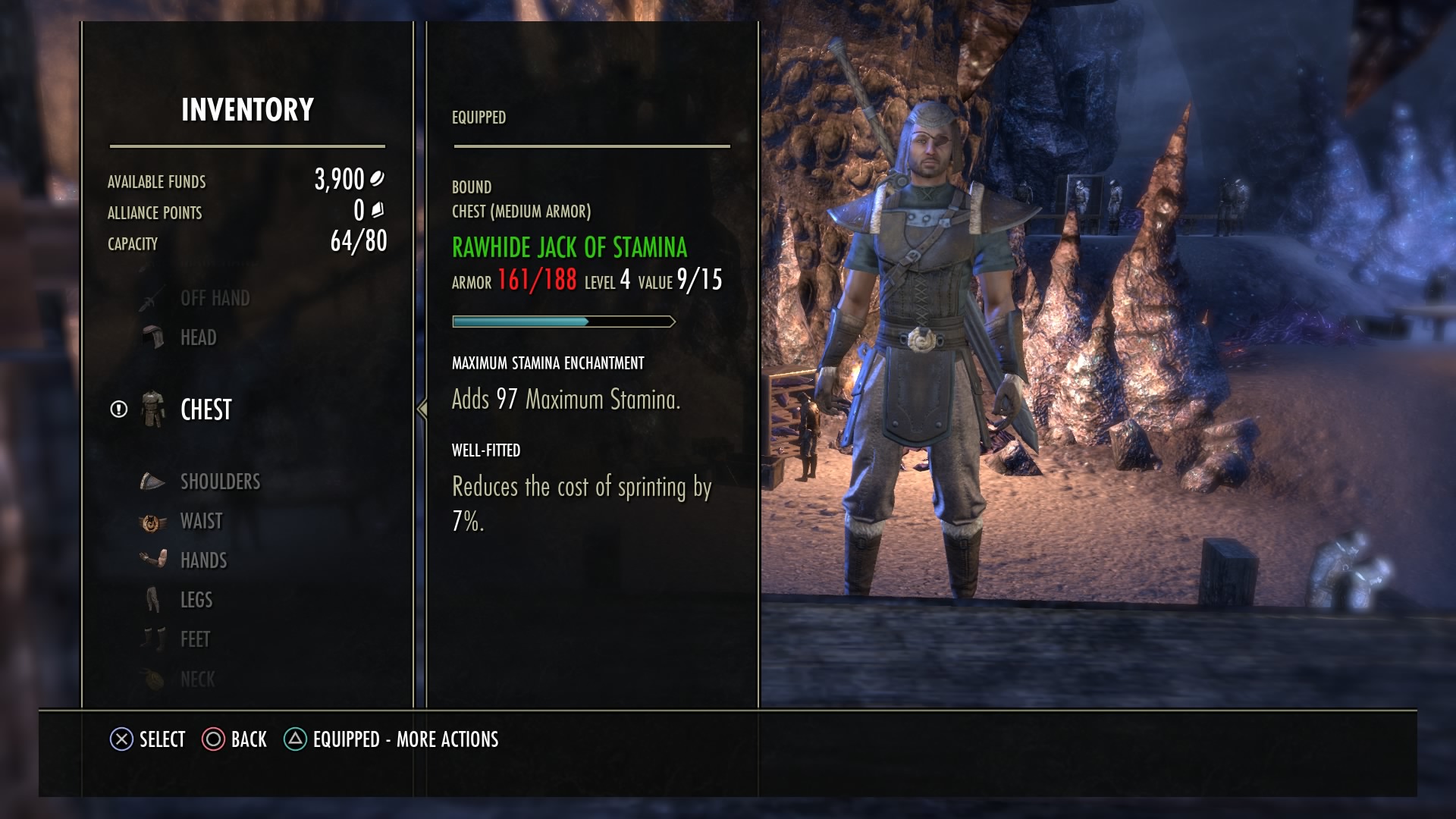This screenshot has height=819, width=1456.
Task: Open the Off Hand equipment entry
Action: pyautogui.click(x=215, y=297)
